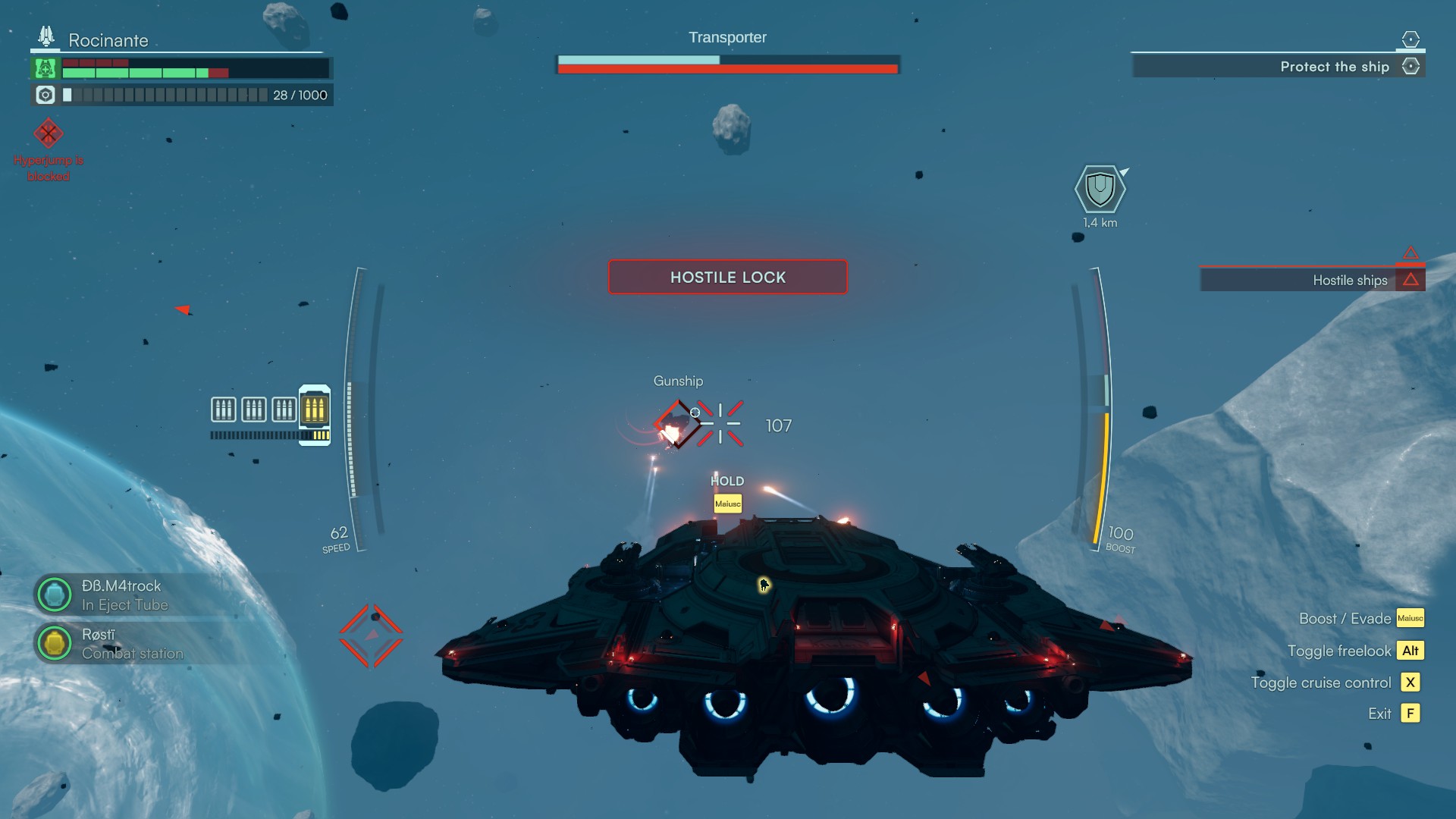Select the Transporter target label
Viewport: 1456px width, 819px height.
(x=727, y=38)
